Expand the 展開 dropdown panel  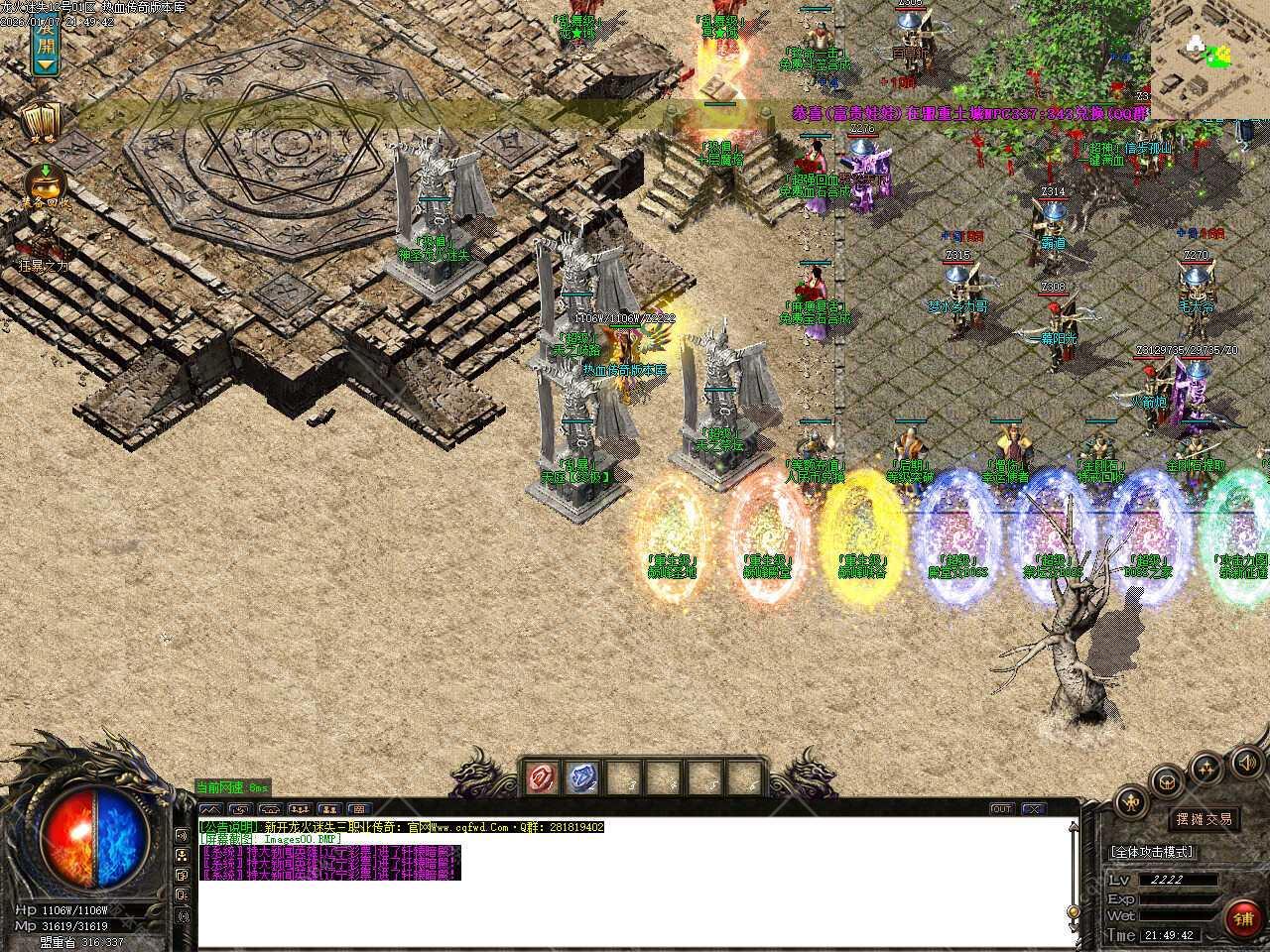click(46, 48)
